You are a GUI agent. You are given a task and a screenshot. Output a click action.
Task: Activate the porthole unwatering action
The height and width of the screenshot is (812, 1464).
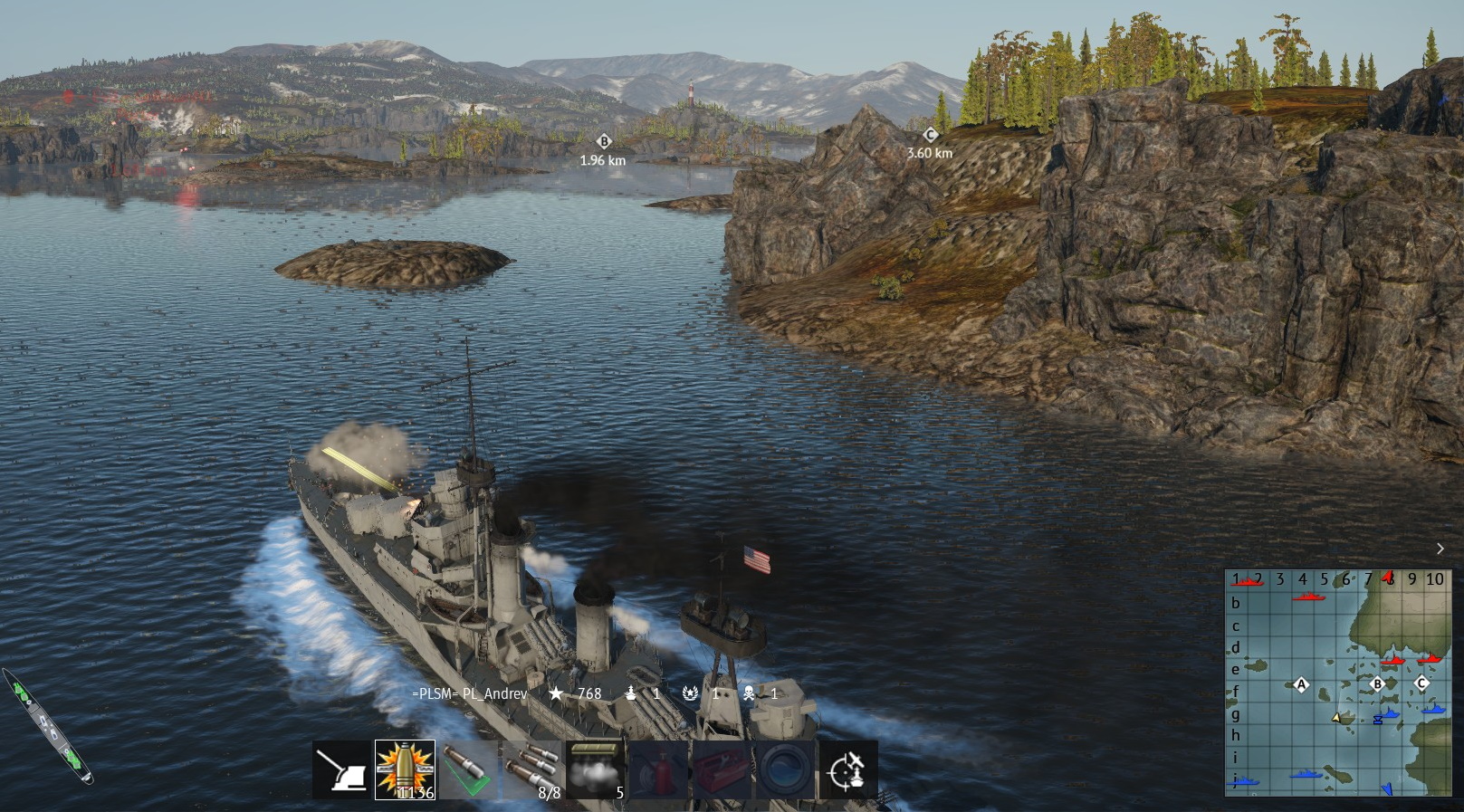pos(784,770)
